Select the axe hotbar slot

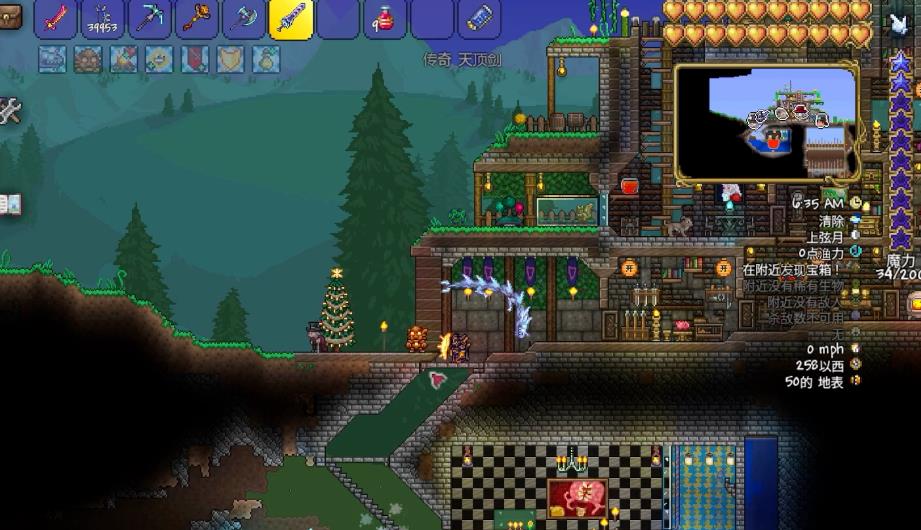click(x=244, y=19)
